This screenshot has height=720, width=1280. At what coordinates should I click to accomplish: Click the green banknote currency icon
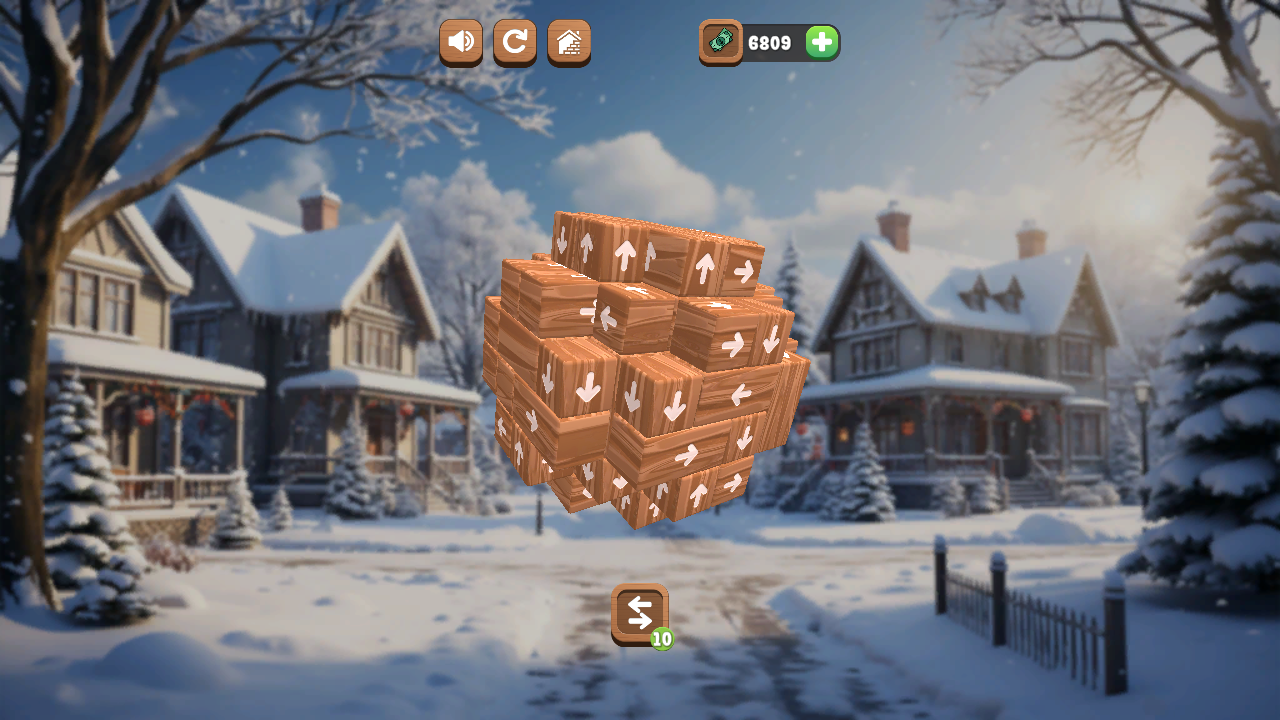point(720,42)
